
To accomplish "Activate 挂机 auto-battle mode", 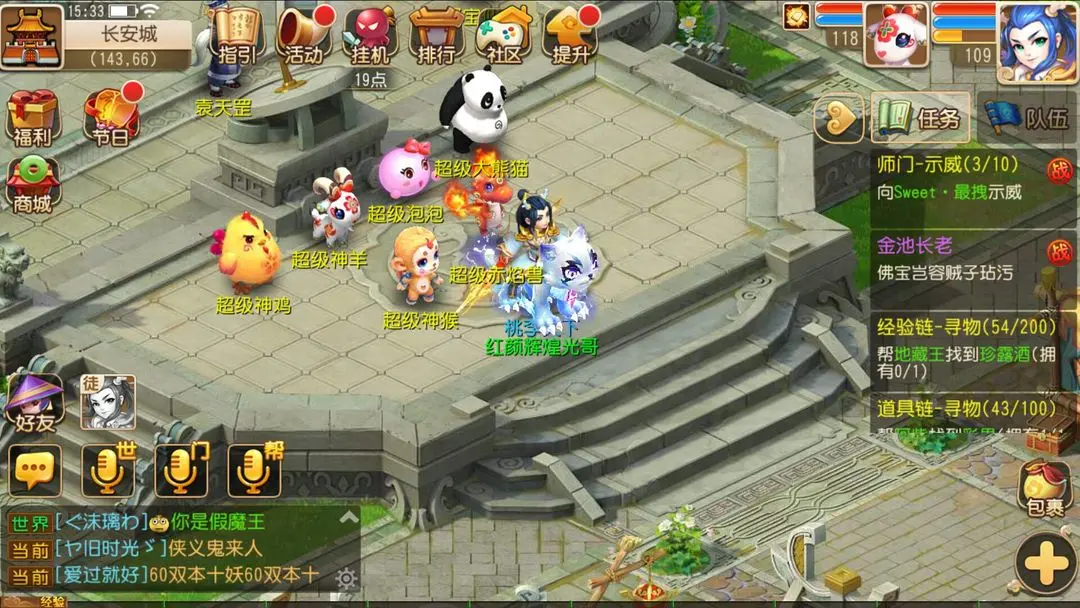I will click(370, 35).
